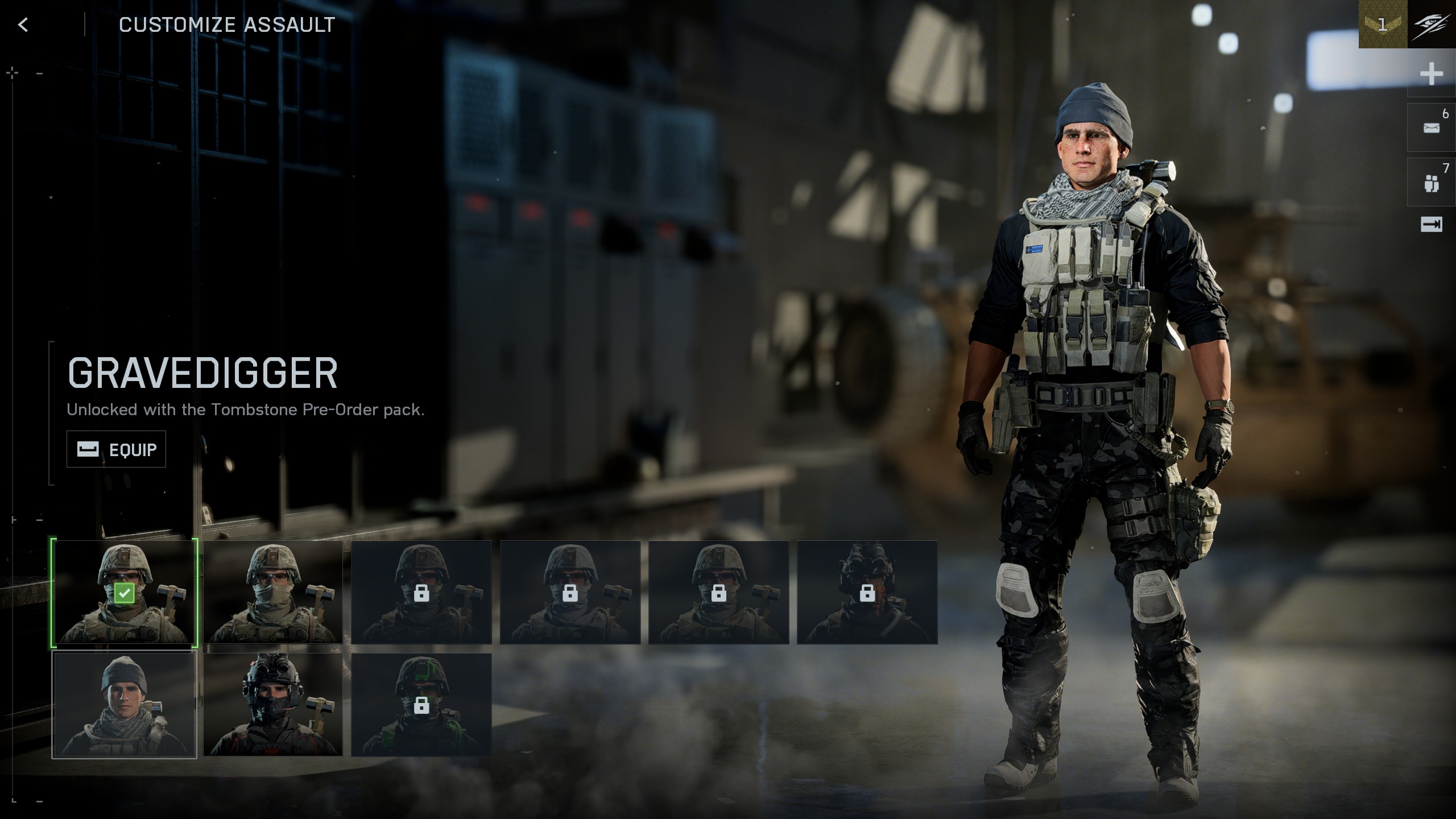
Task: Click the plus icon in the sidebar
Action: (x=1431, y=74)
